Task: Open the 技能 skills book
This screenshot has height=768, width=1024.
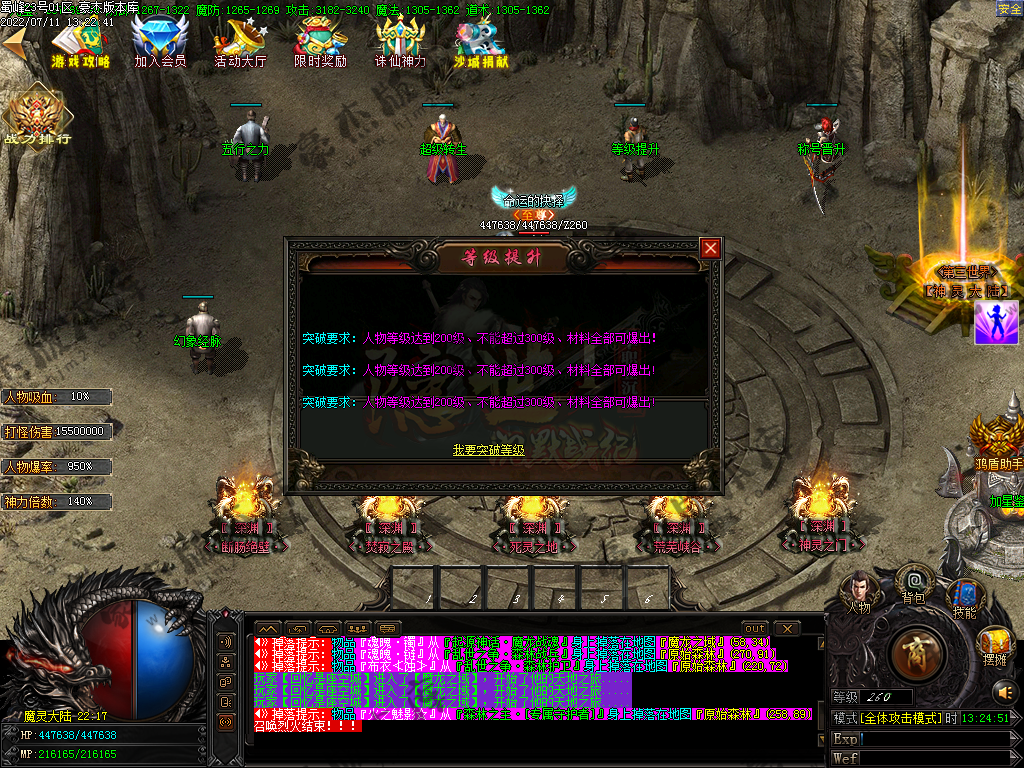Action: click(964, 596)
